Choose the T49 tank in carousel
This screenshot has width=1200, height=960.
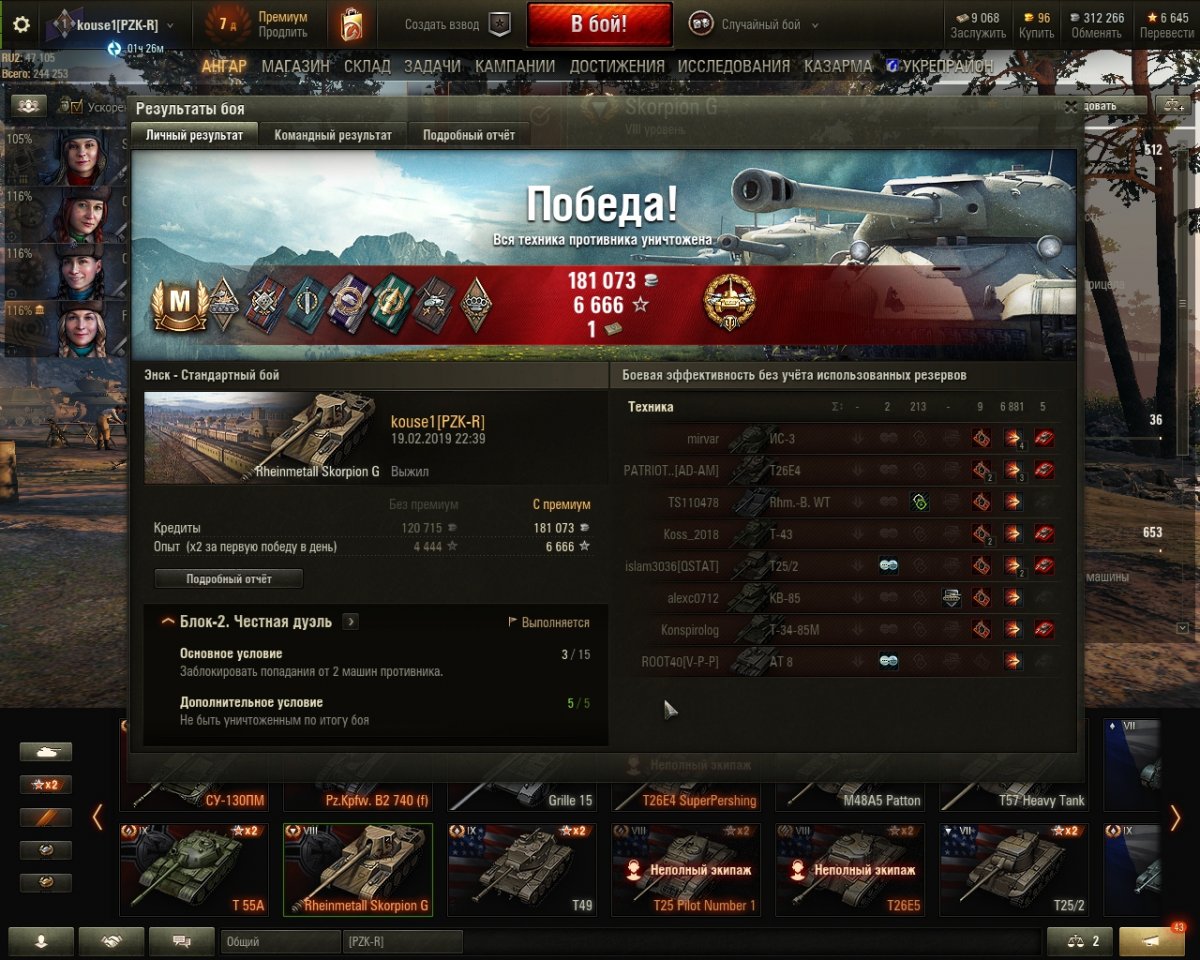[x=521, y=868]
